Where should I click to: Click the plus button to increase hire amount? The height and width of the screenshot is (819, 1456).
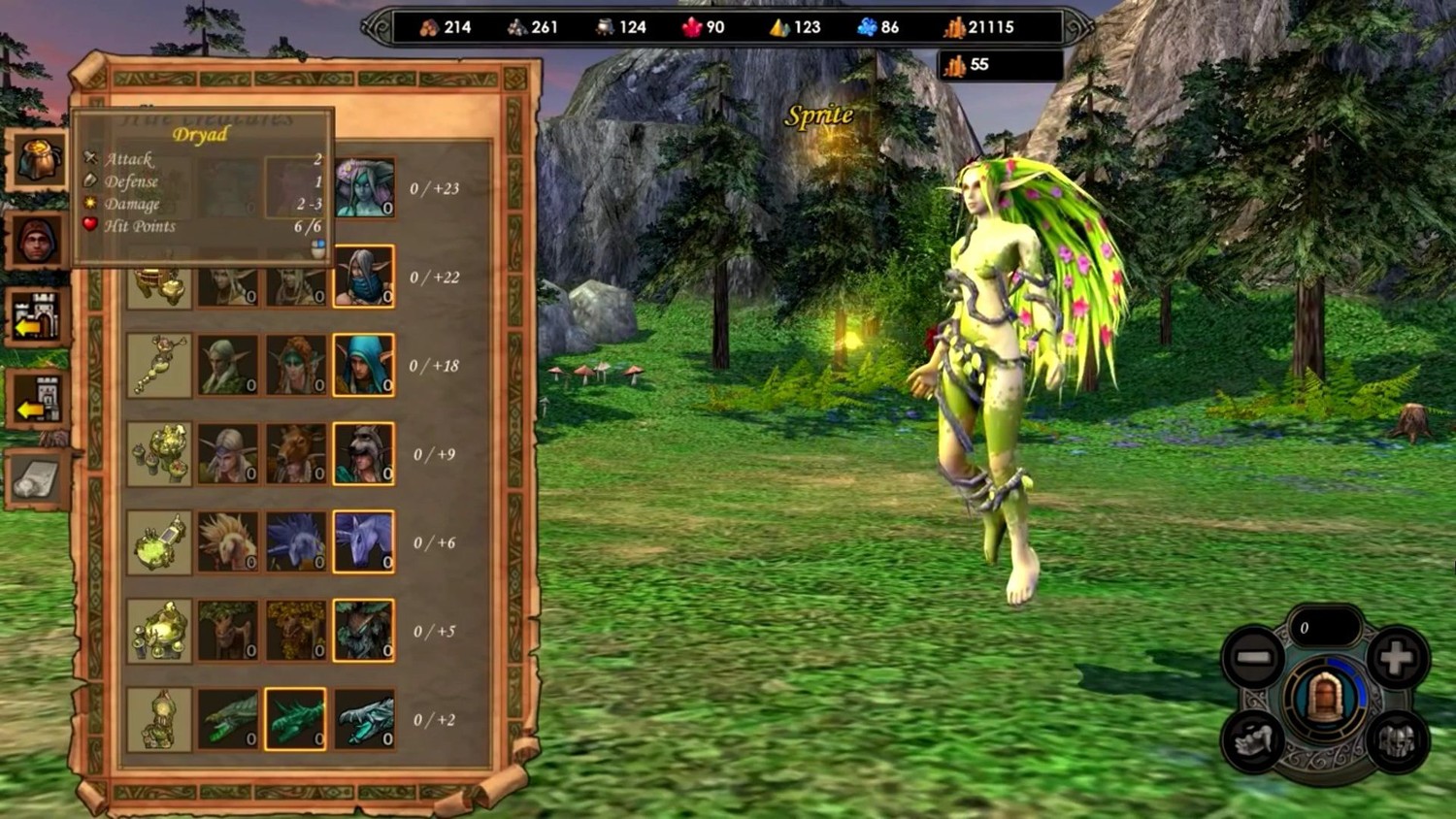click(1396, 658)
